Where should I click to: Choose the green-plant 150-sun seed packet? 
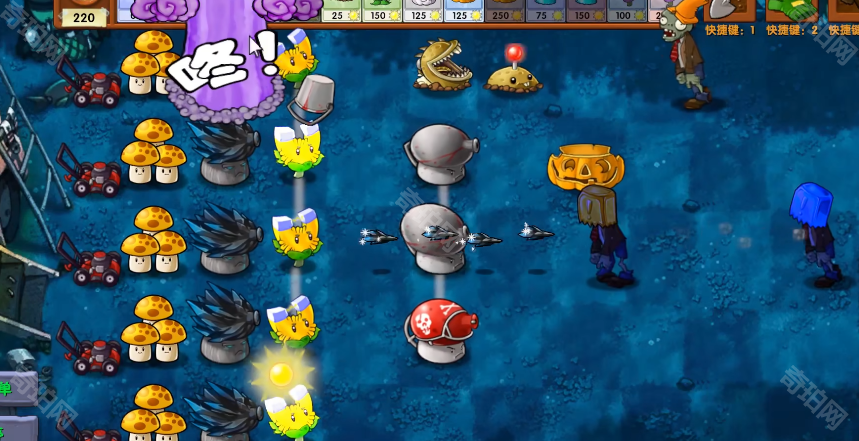point(382,11)
